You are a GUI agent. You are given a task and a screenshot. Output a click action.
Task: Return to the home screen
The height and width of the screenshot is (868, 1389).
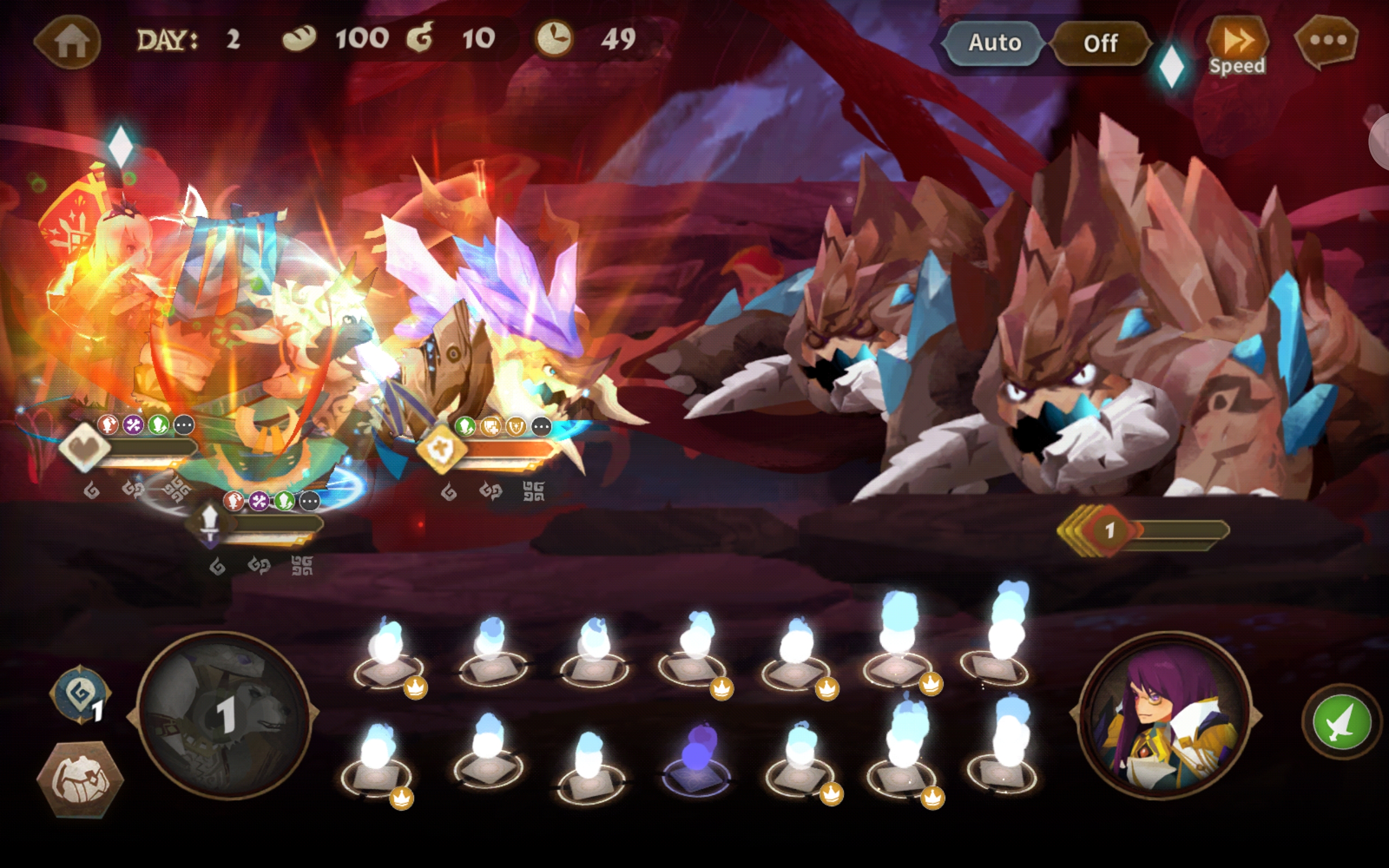coord(69,42)
